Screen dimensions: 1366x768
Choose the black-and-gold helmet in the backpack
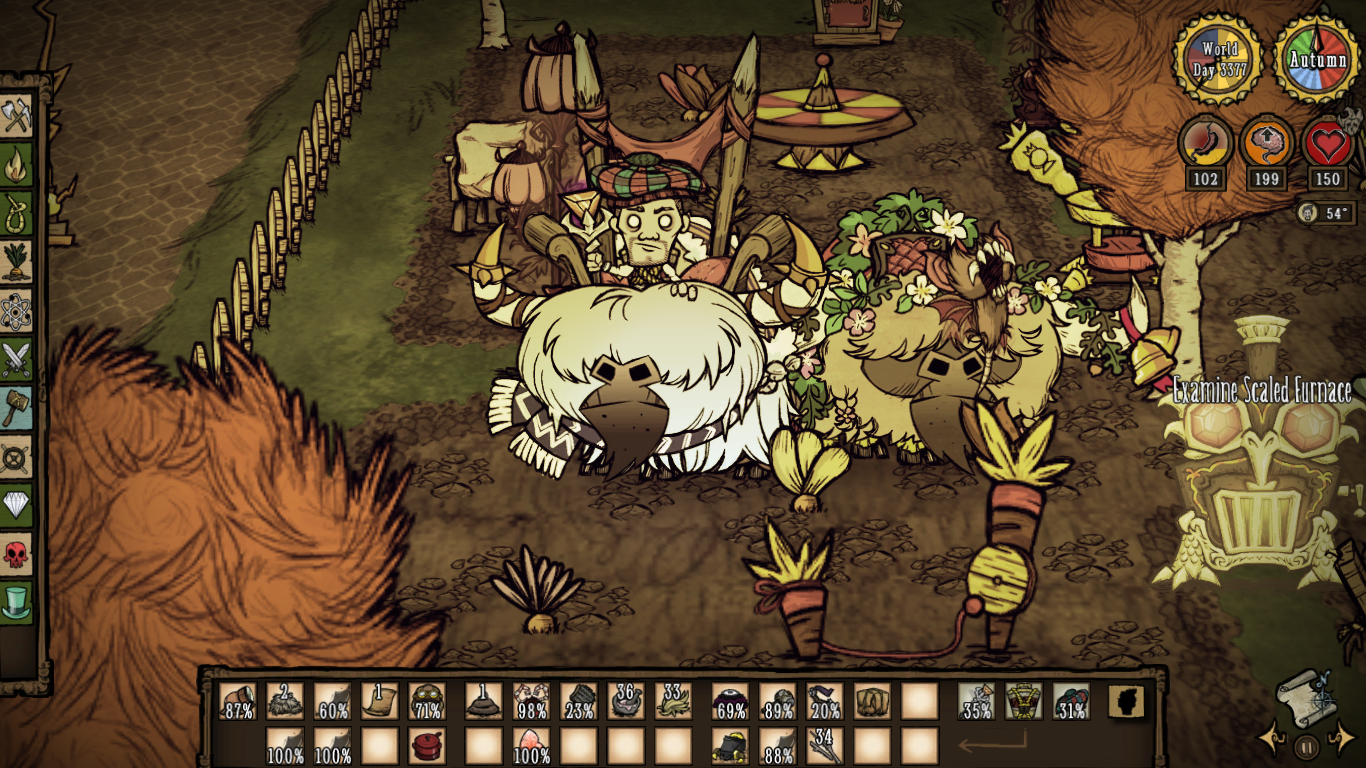pyautogui.click(x=729, y=745)
